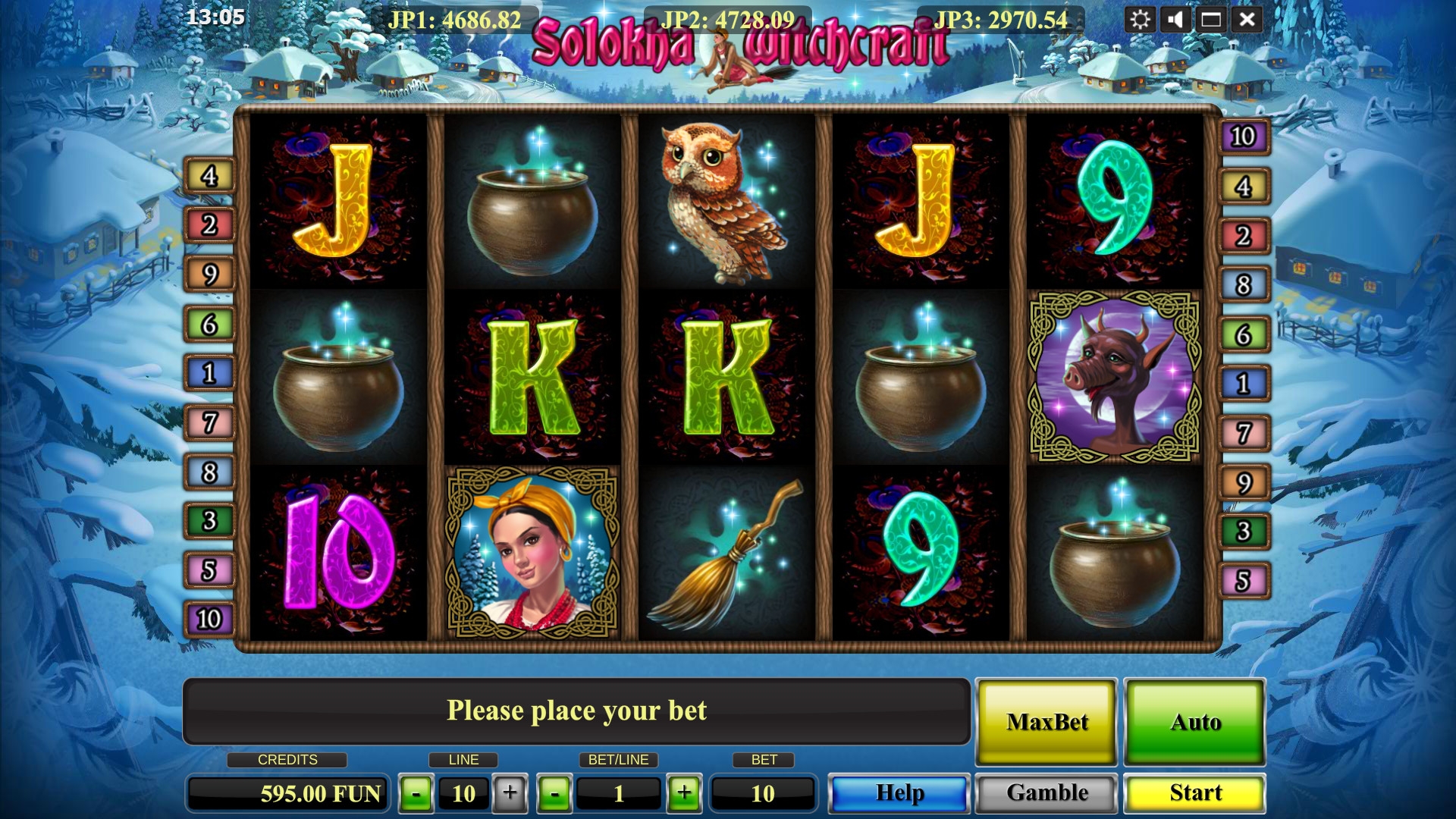Lower the bet per line

tap(555, 794)
